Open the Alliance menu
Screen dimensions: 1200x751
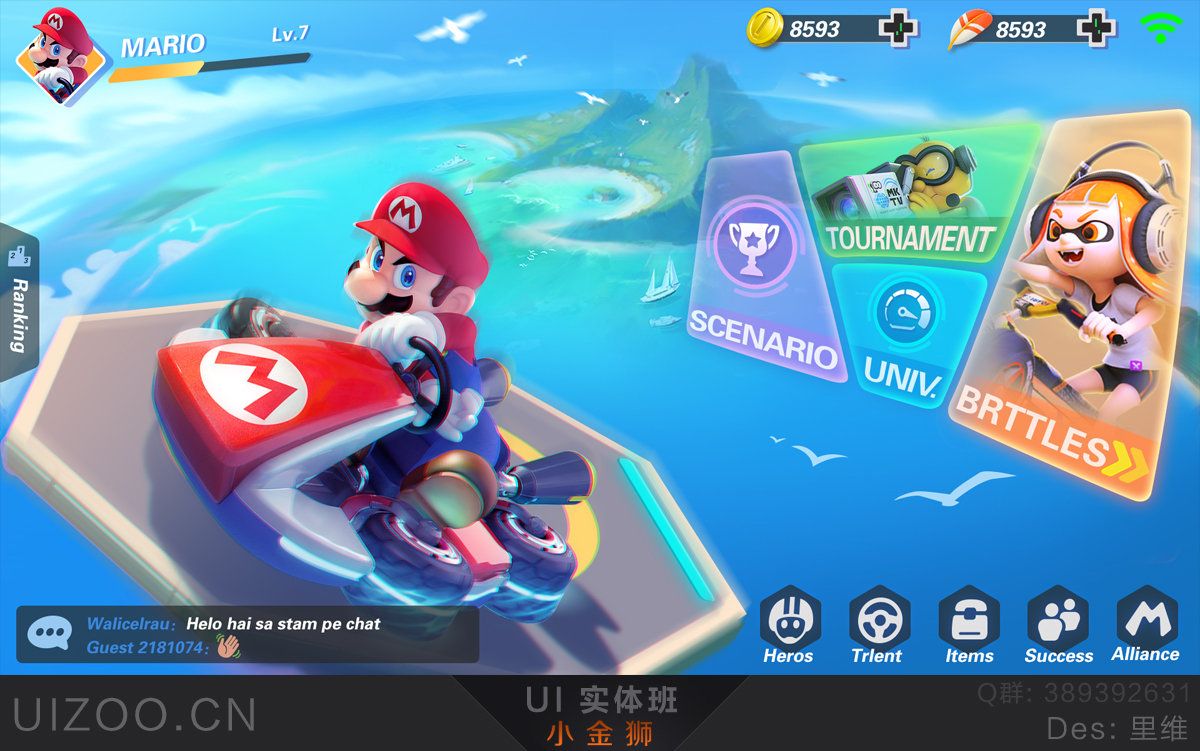point(1145,623)
